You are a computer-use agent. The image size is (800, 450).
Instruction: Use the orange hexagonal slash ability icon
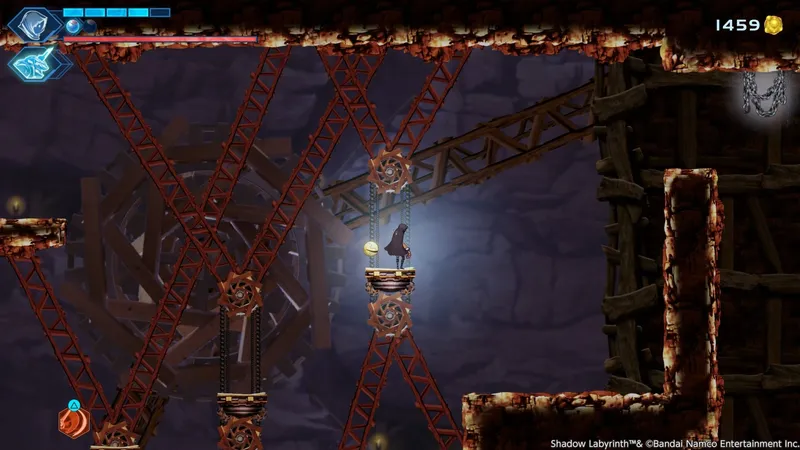pyautogui.click(x=74, y=423)
